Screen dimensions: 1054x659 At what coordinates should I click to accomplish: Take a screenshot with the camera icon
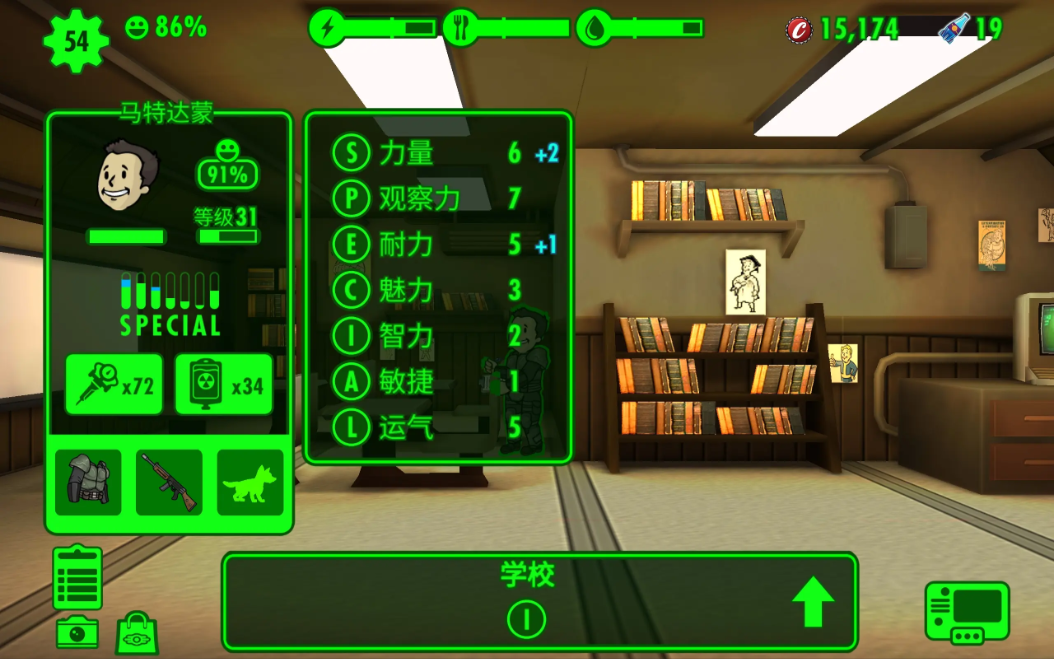tap(77, 632)
